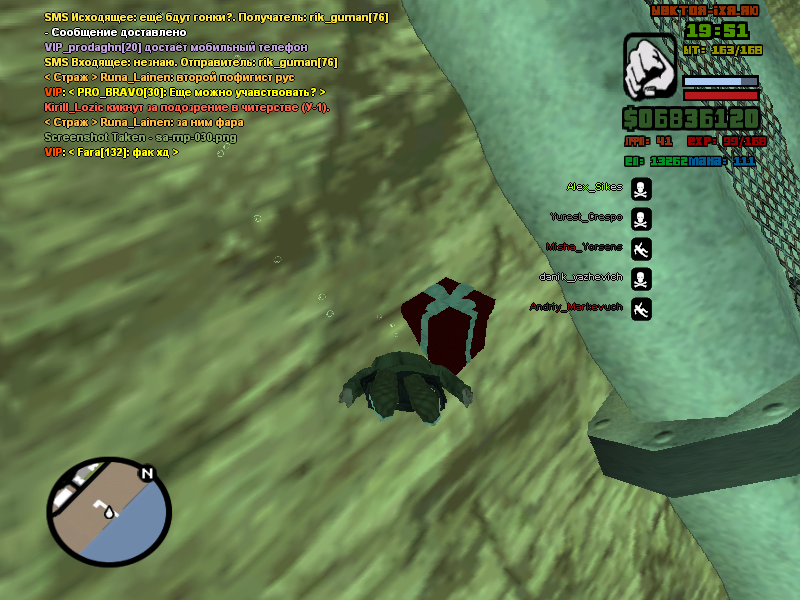Select the fist weapon icon

click(650, 68)
